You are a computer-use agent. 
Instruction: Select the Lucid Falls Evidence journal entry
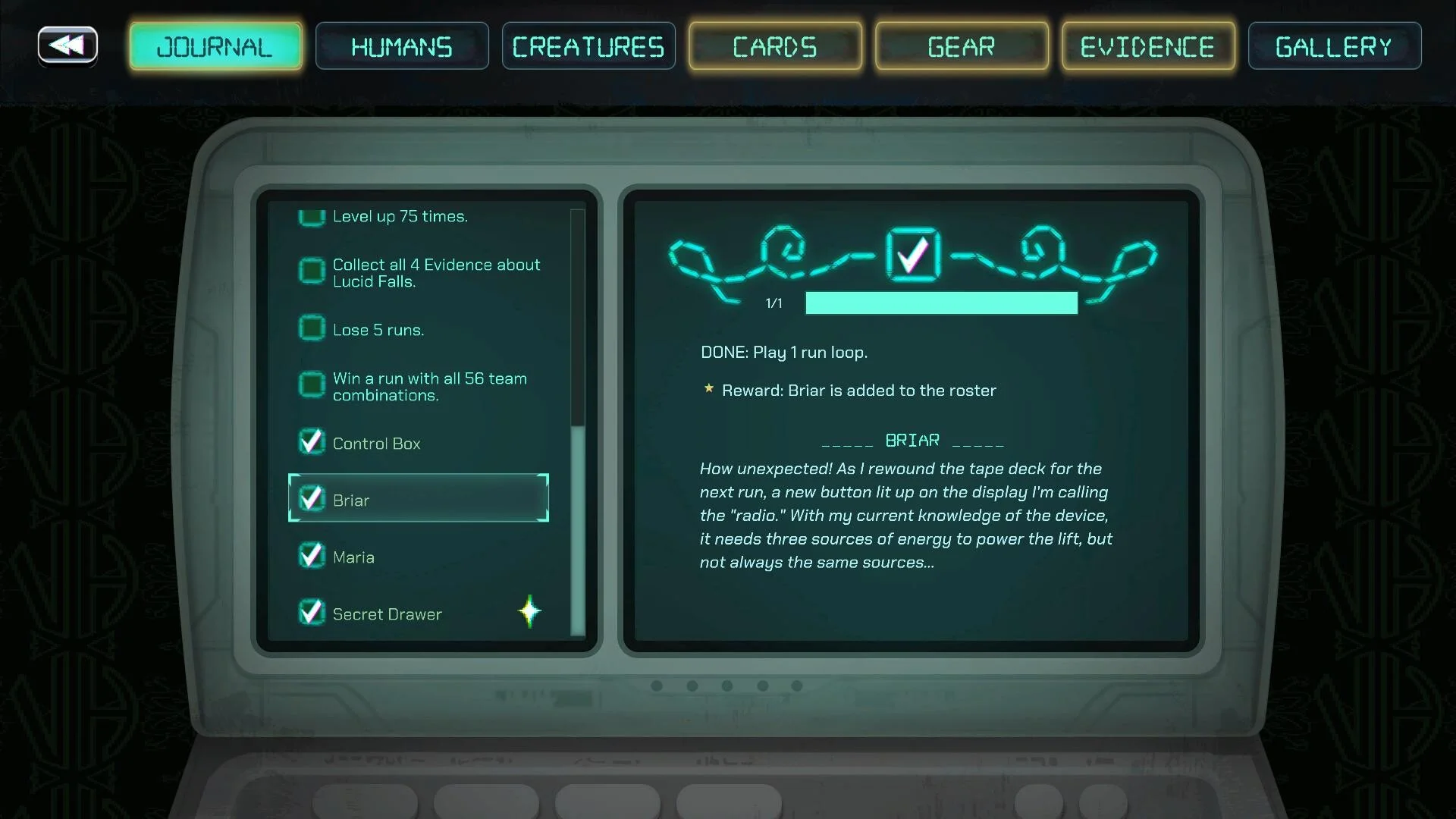pos(435,273)
